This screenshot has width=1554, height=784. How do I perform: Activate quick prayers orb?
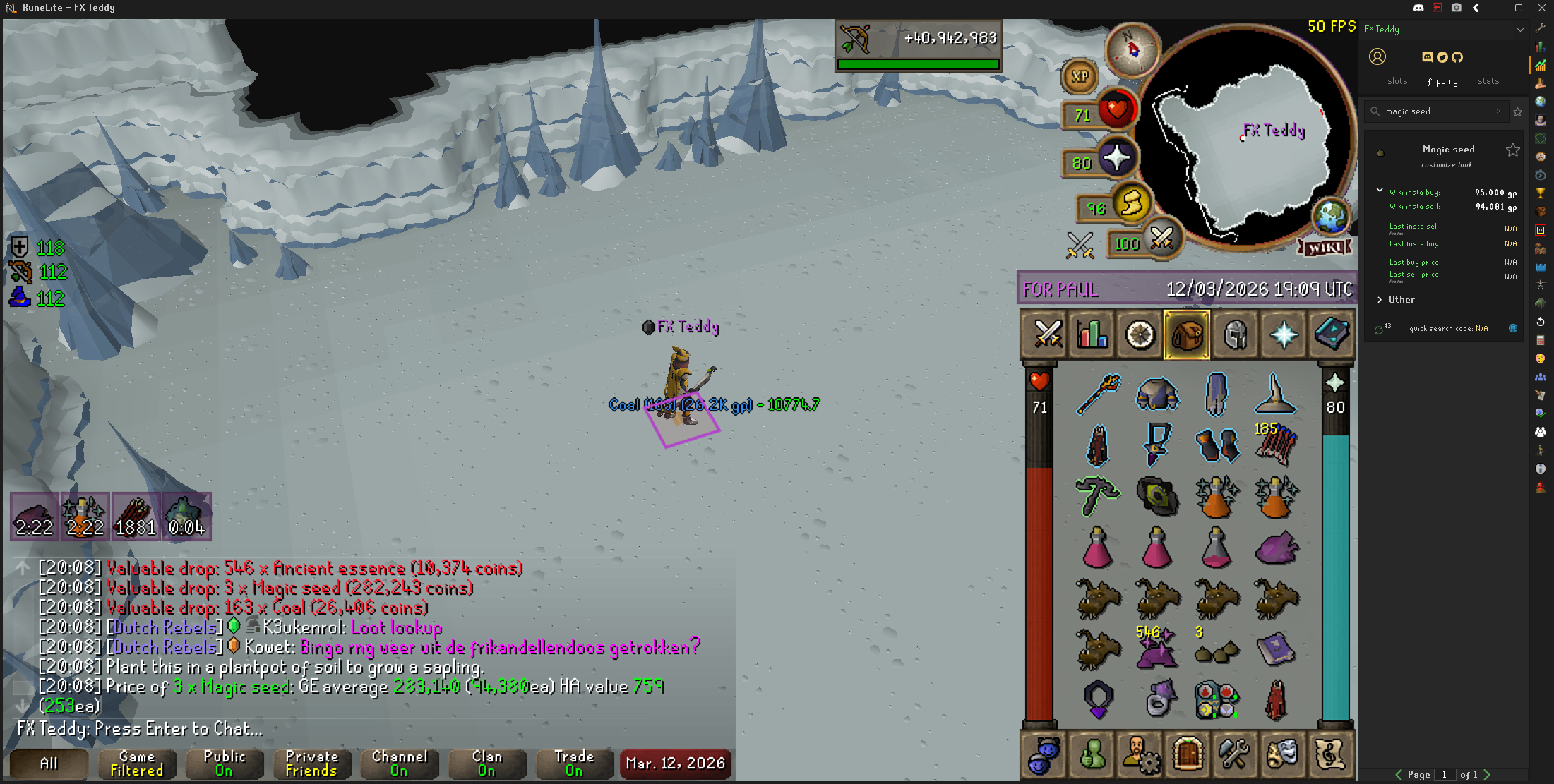tap(1116, 158)
